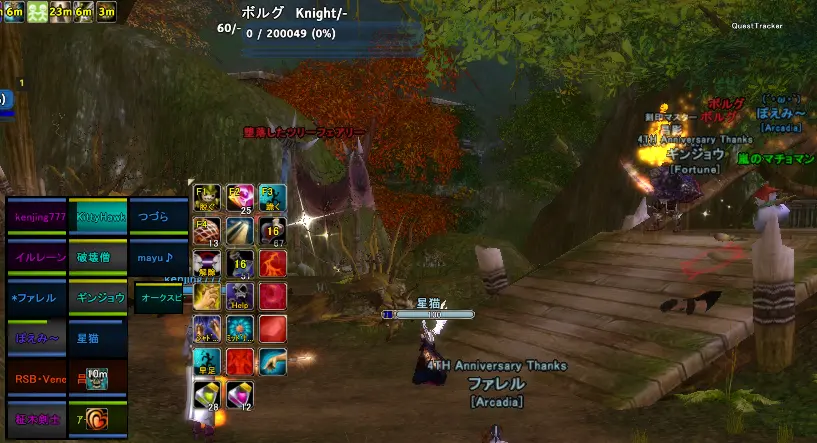Use the F4 skill with count 13
This screenshot has height=443, width=817.
[x=206, y=231]
